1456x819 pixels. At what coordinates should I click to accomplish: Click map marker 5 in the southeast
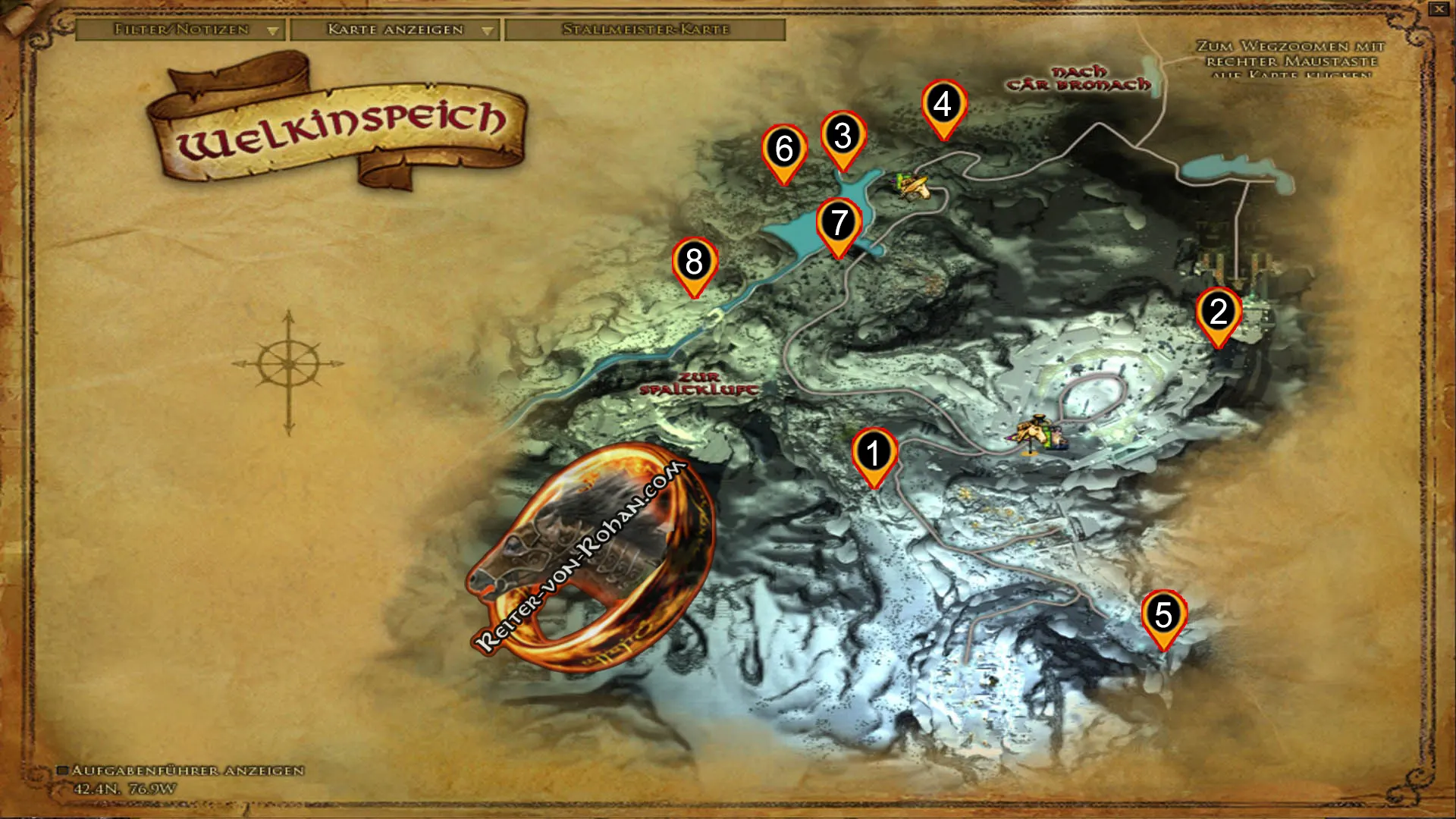[1163, 613]
